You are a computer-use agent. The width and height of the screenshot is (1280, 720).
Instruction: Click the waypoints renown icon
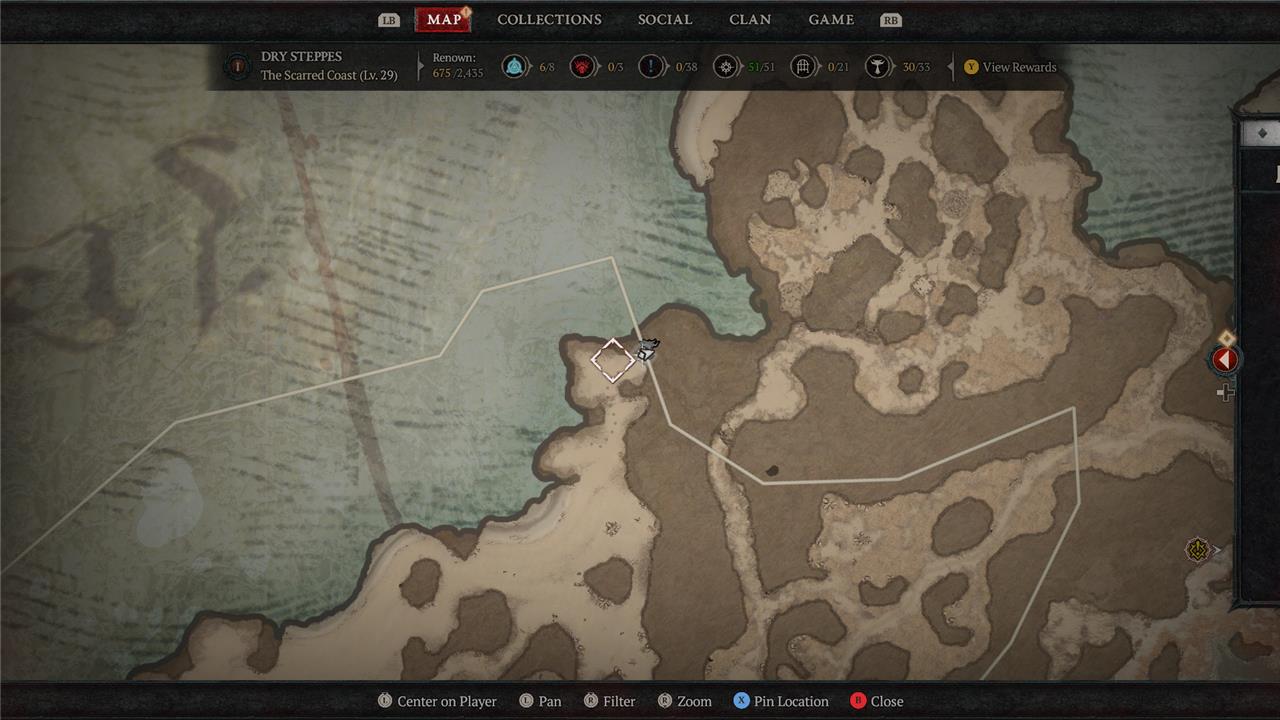click(x=514, y=67)
